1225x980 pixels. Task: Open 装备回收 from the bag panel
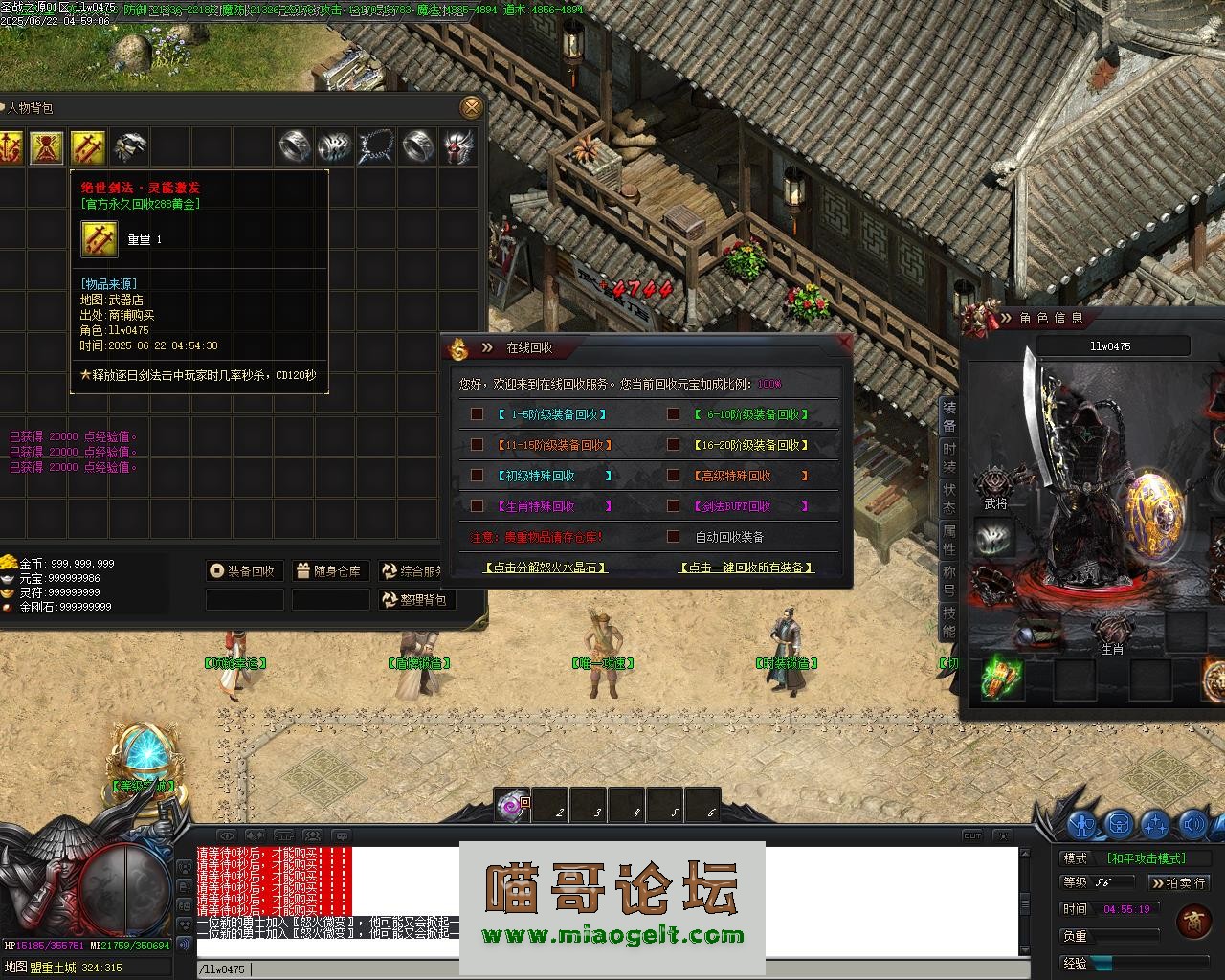pos(243,571)
